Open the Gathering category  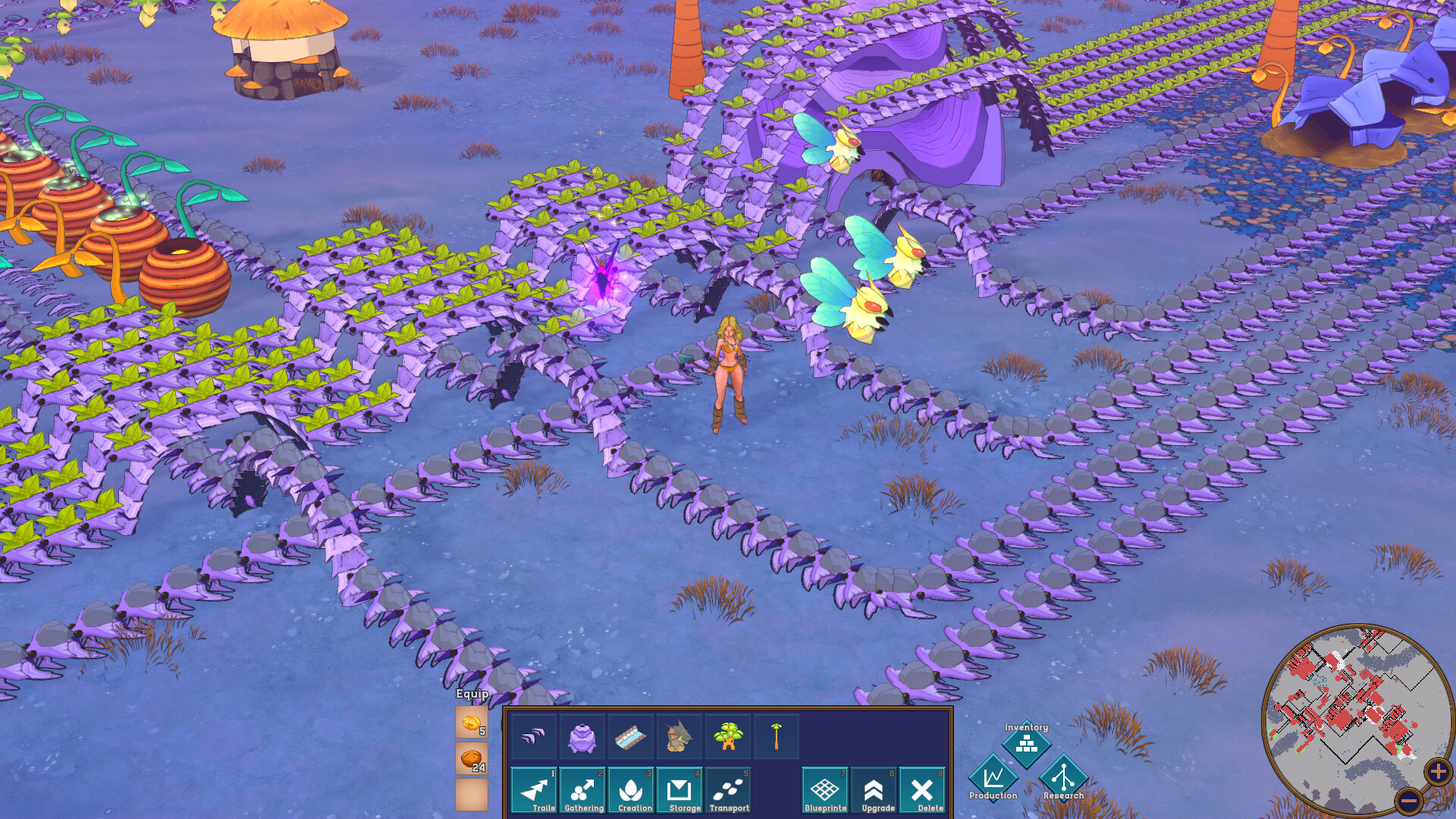tap(582, 790)
